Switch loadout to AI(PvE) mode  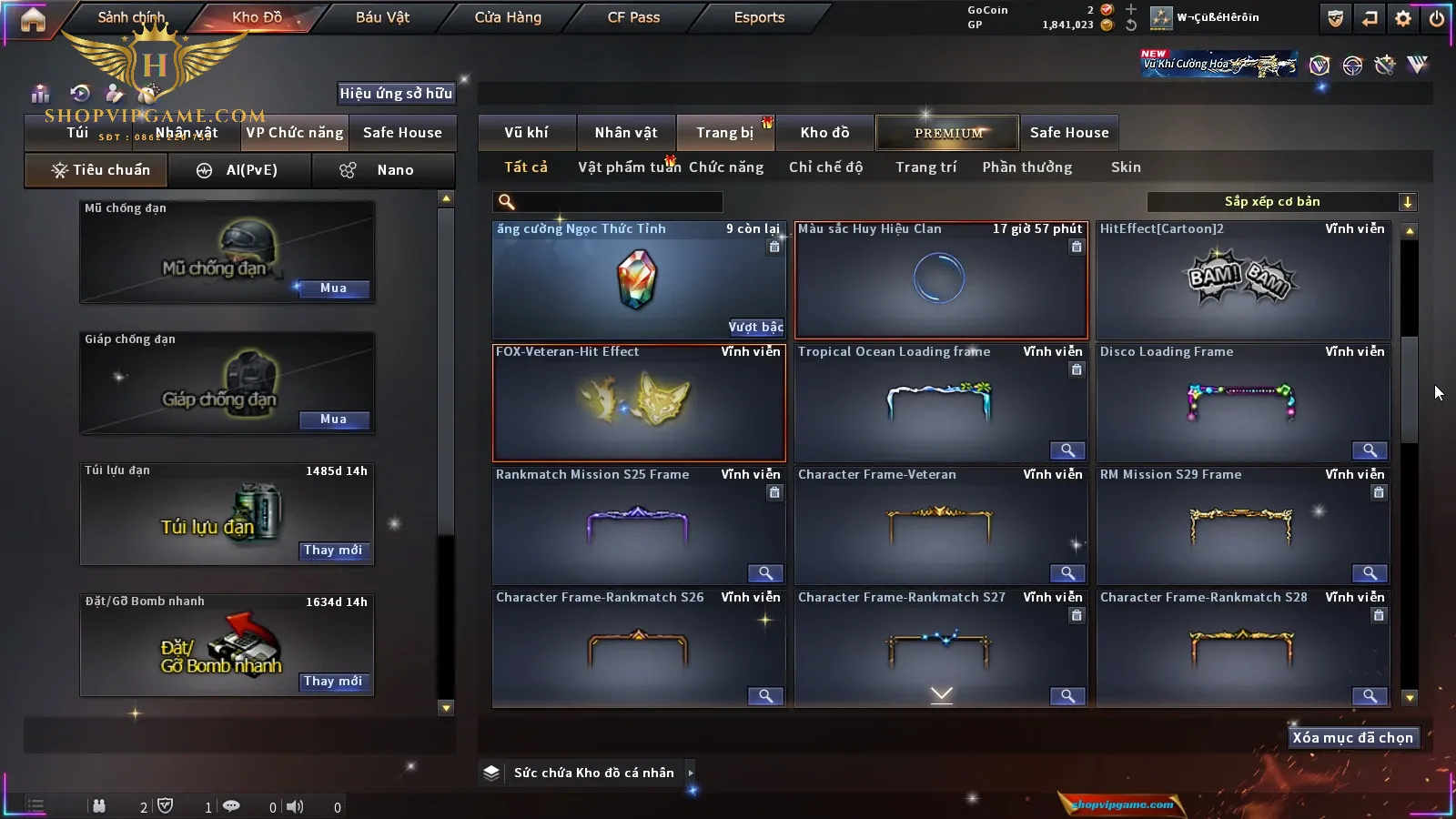[239, 170]
